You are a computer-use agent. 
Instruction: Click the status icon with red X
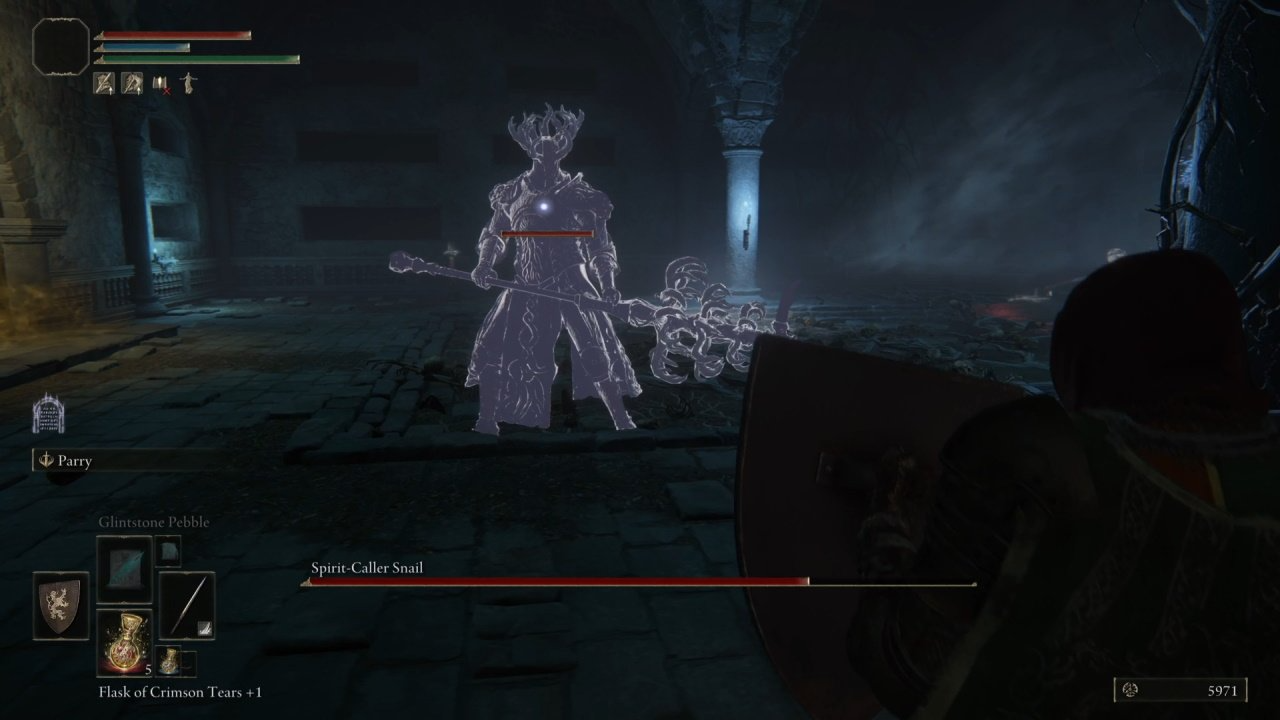159,83
